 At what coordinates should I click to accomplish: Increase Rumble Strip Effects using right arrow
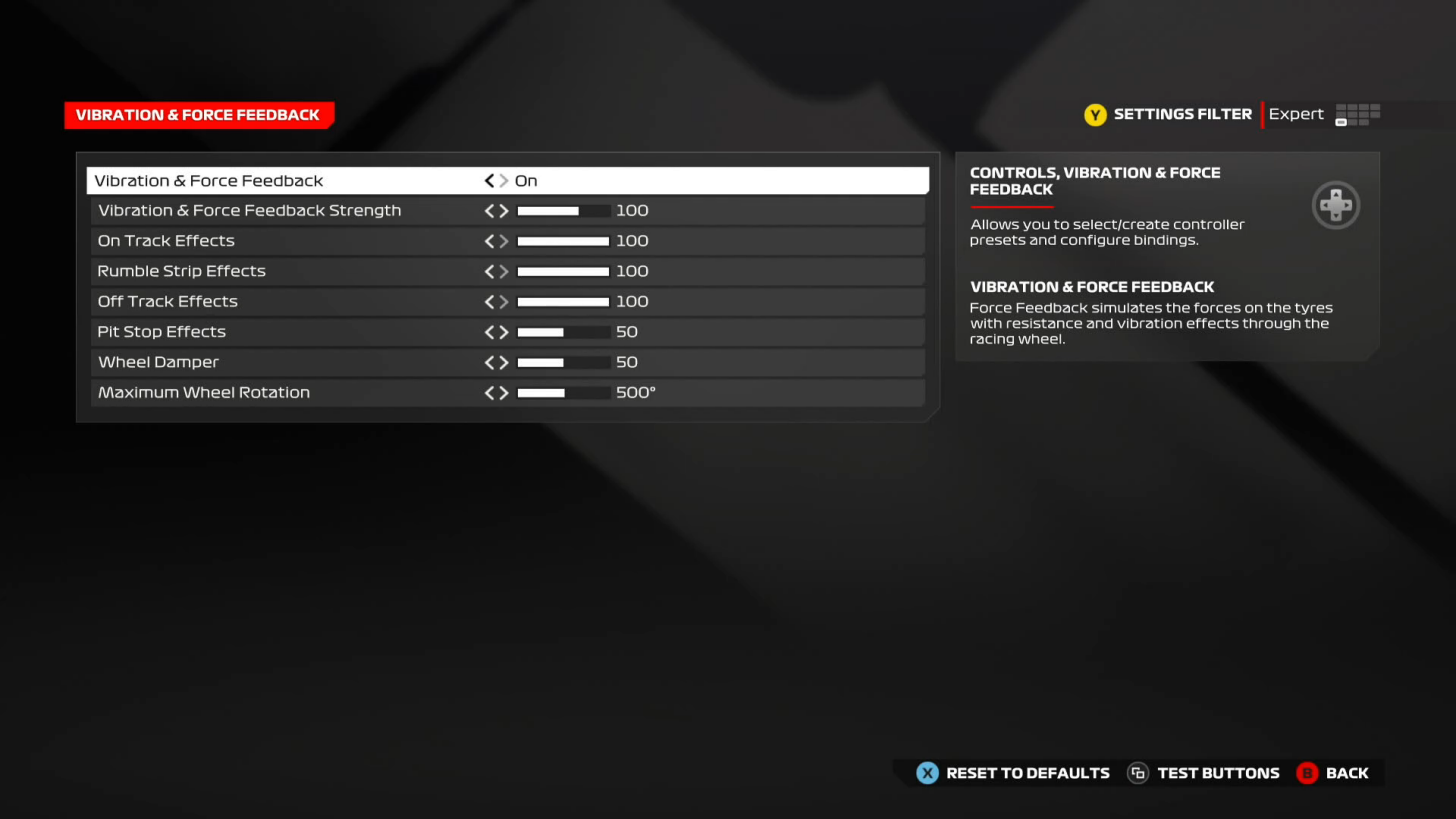505,270
